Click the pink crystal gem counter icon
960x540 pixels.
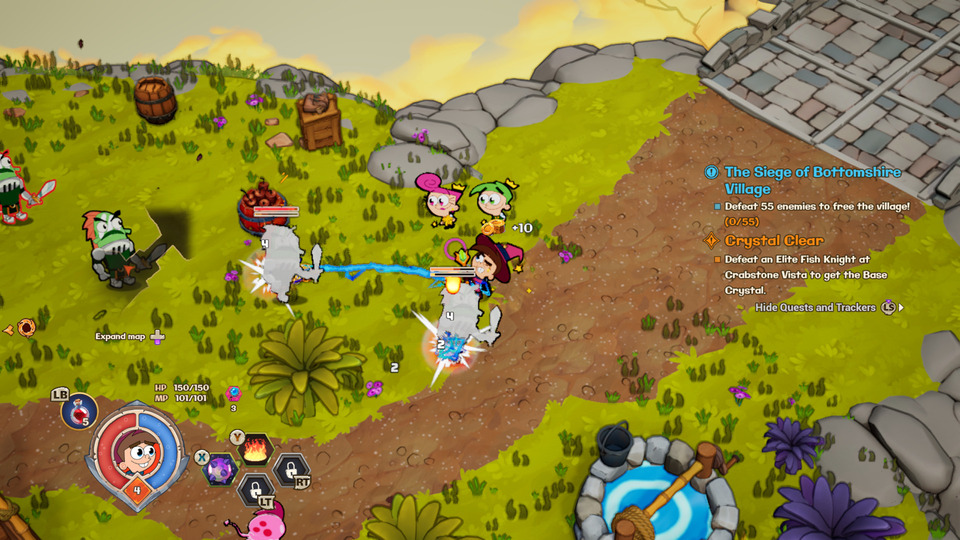234,393
